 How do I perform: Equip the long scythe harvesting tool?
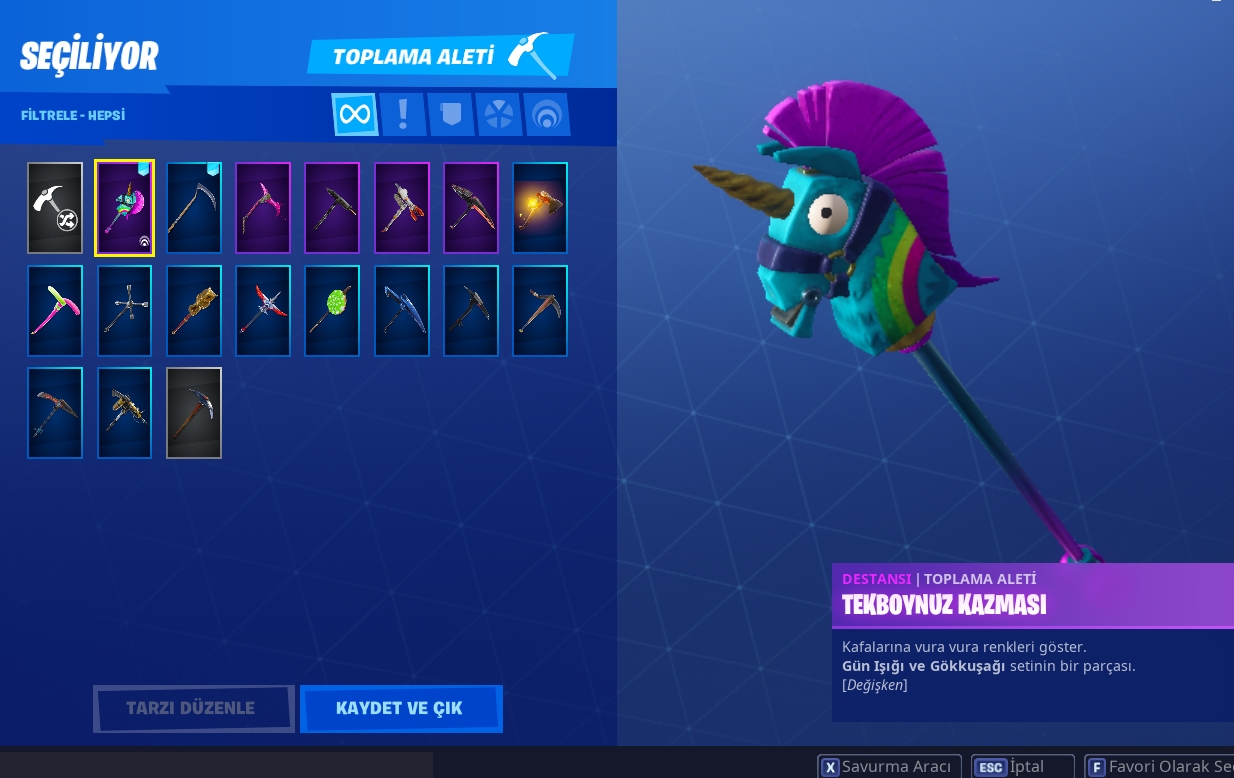click(194, 208)
